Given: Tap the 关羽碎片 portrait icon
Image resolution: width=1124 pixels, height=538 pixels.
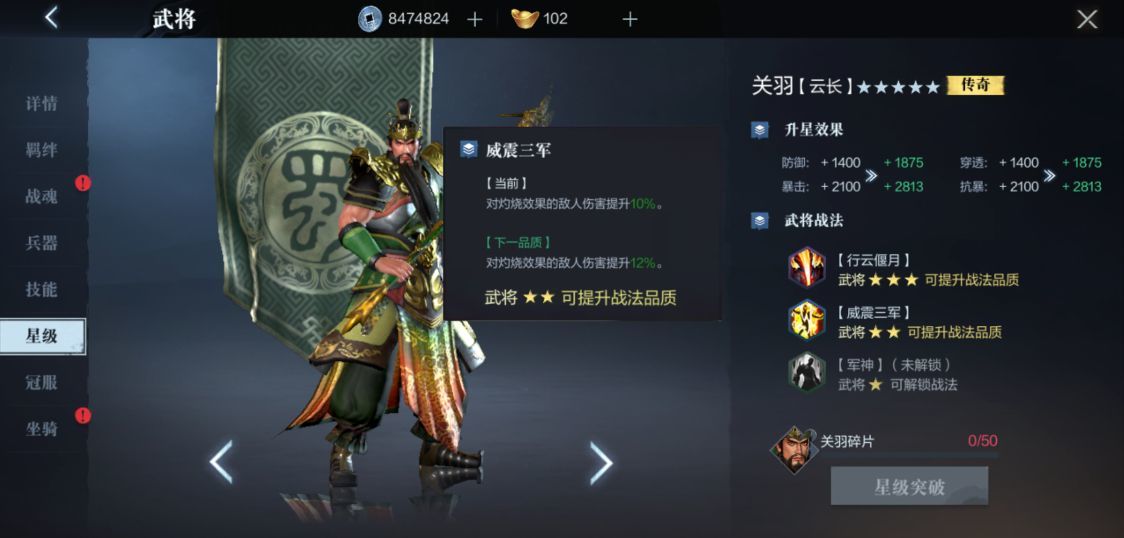Looking at the screenshot, I should click(x=794, y=450).
